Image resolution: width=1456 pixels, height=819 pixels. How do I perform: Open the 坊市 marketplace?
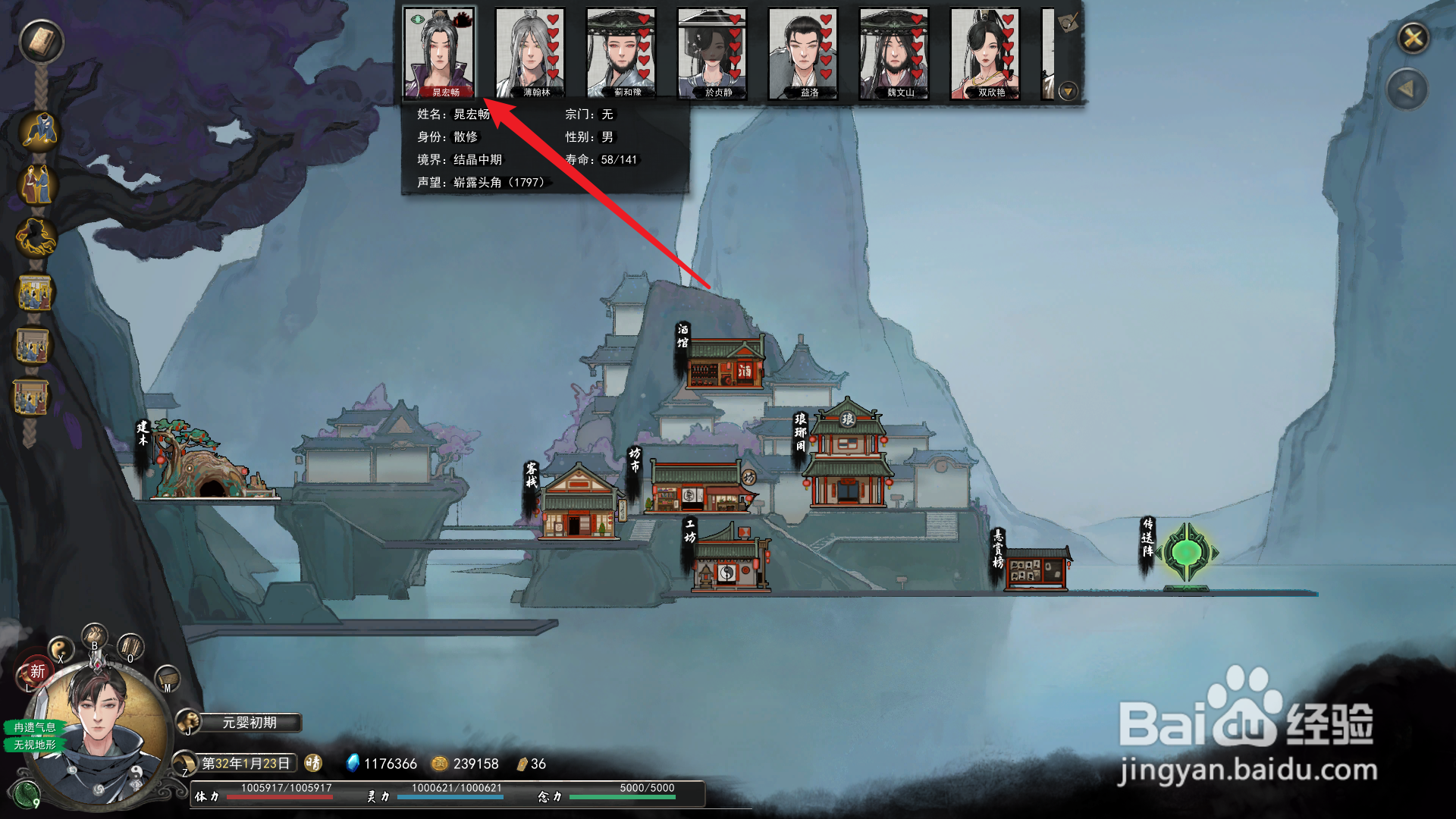[x=698, y=485]
